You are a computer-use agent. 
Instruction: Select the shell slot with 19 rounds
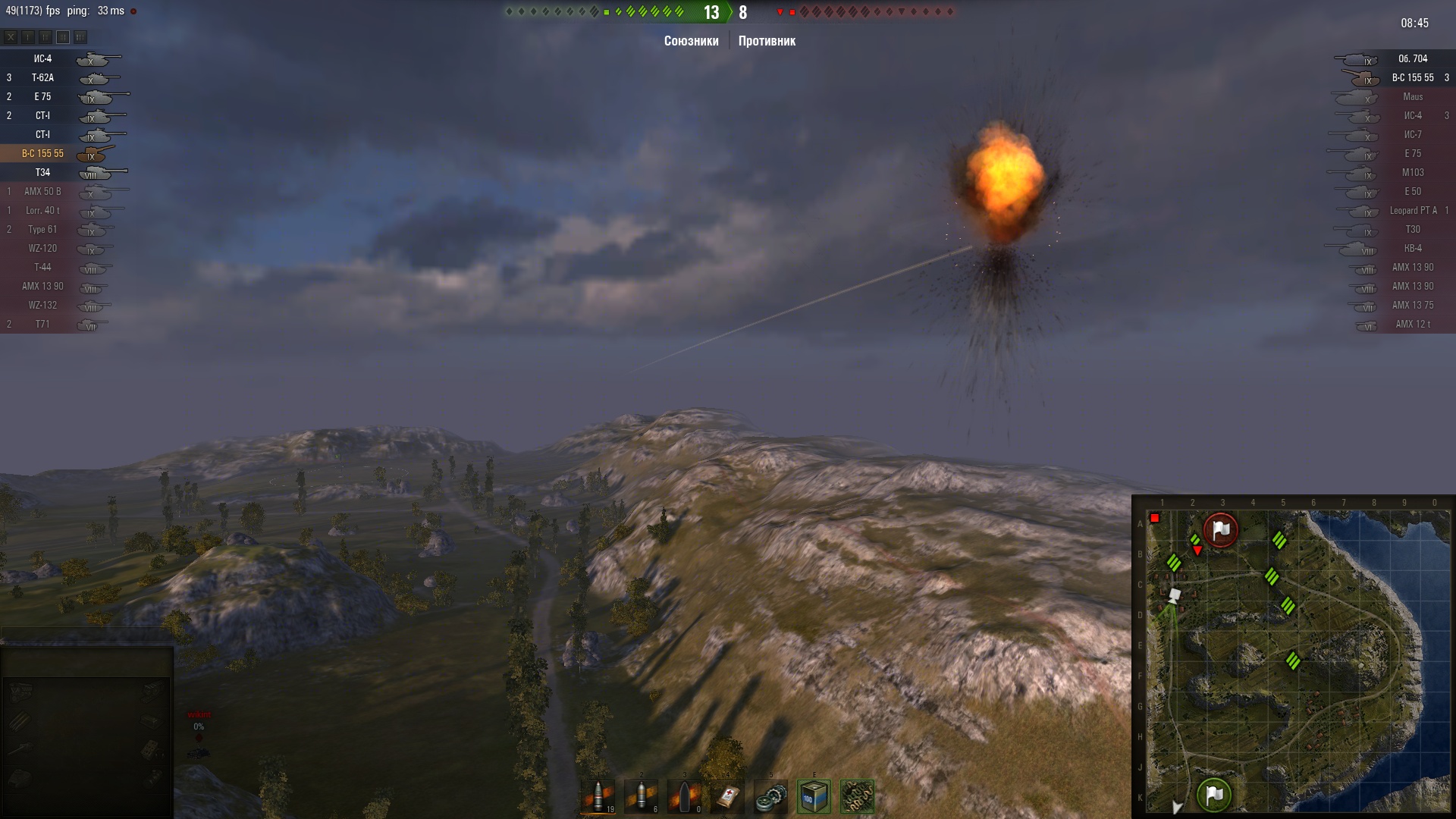click(x=598, y=796)
